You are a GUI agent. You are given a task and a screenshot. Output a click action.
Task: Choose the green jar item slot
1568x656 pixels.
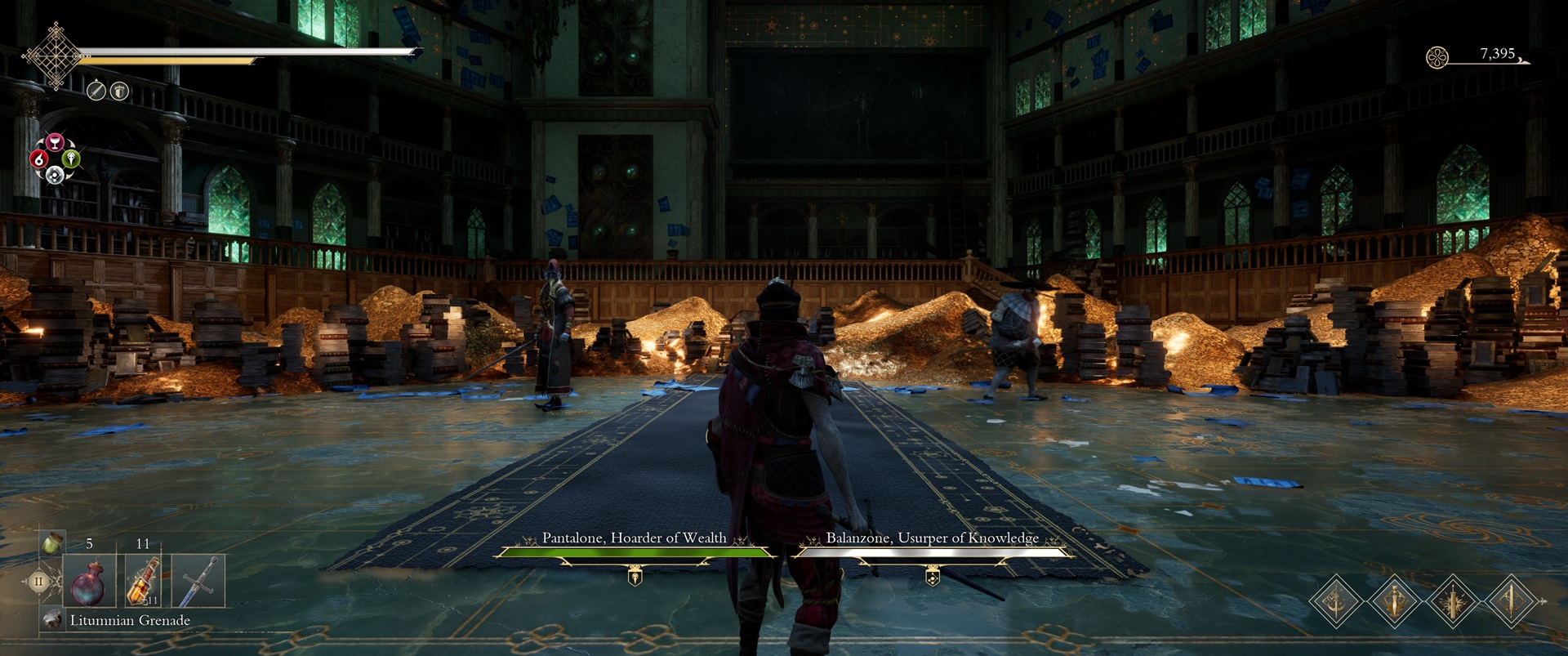point(52,542)
